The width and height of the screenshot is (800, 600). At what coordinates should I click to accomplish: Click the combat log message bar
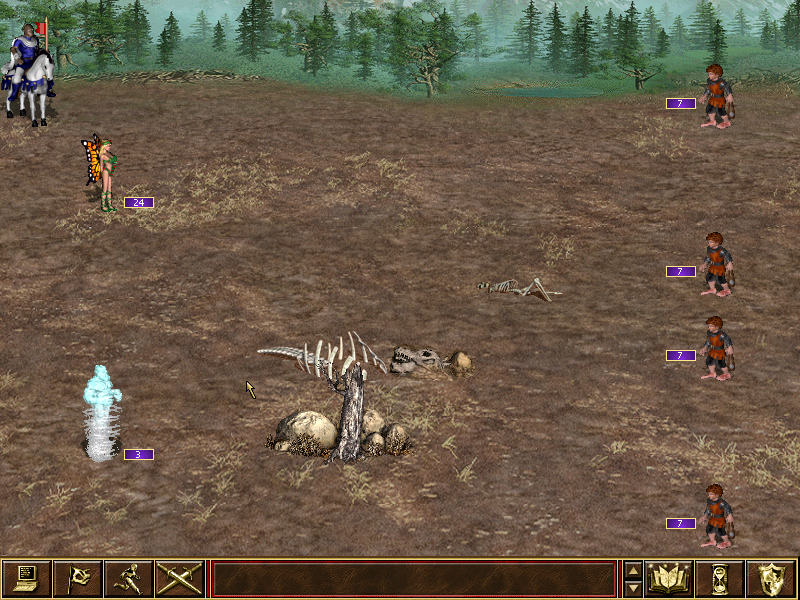tap(413, 579)
